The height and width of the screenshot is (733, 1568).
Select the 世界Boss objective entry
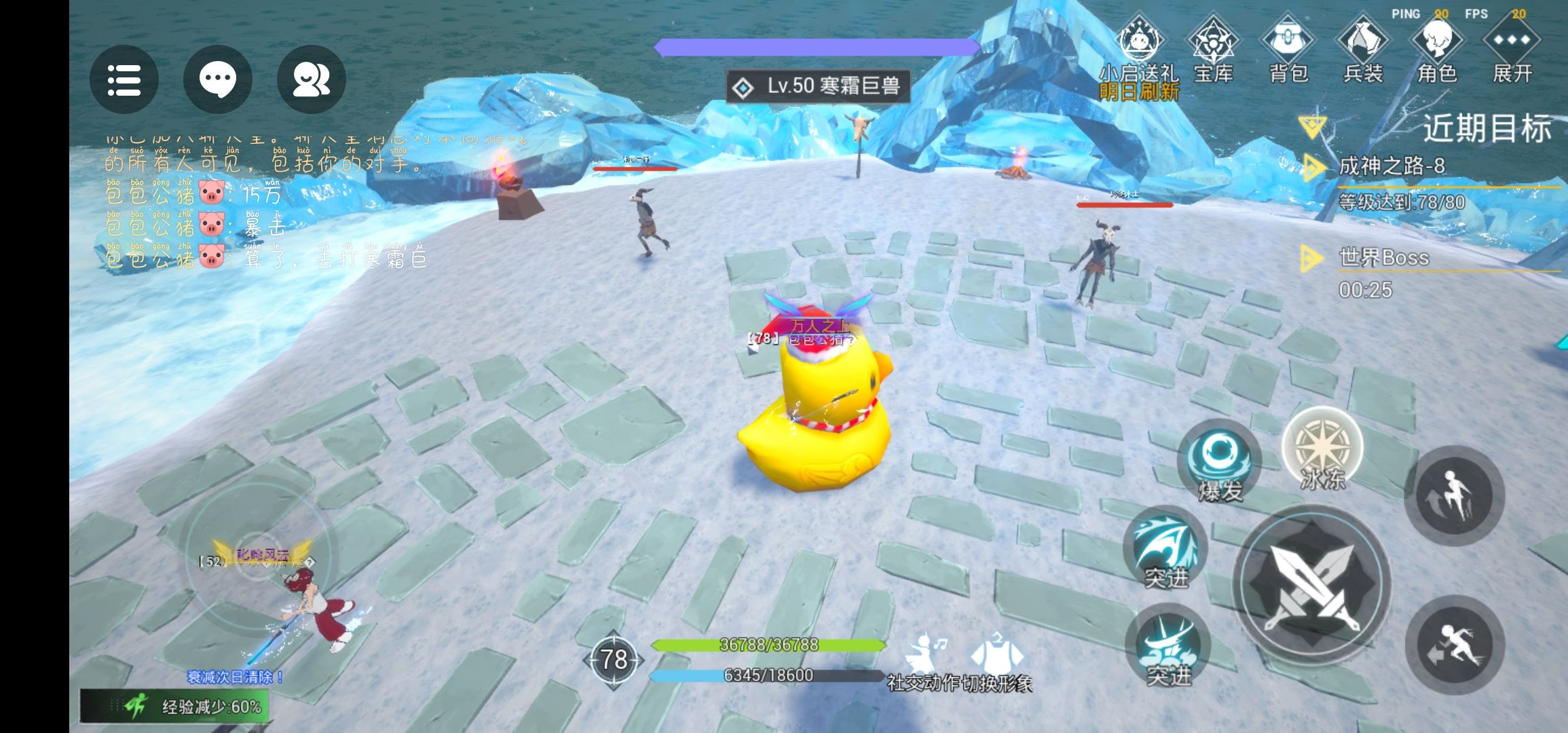[x=1383, y=258]
